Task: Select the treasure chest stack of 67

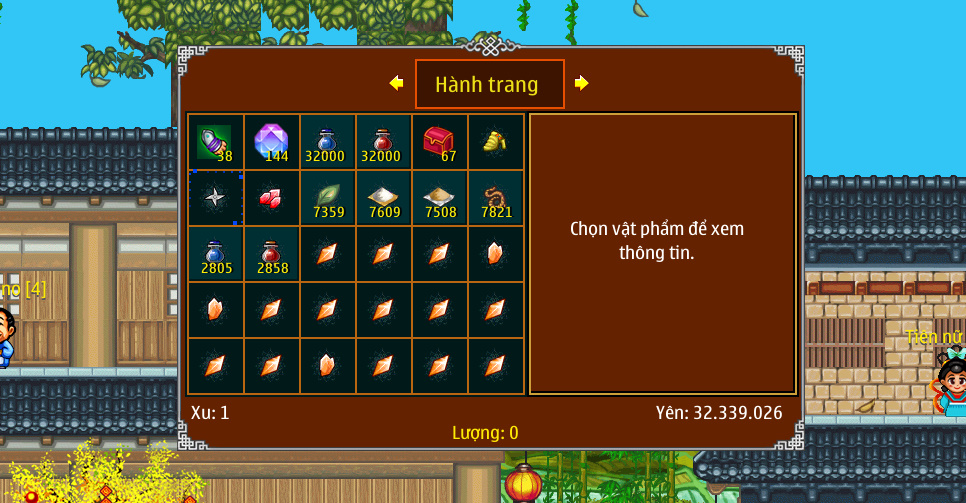Action: pos(439,142)
